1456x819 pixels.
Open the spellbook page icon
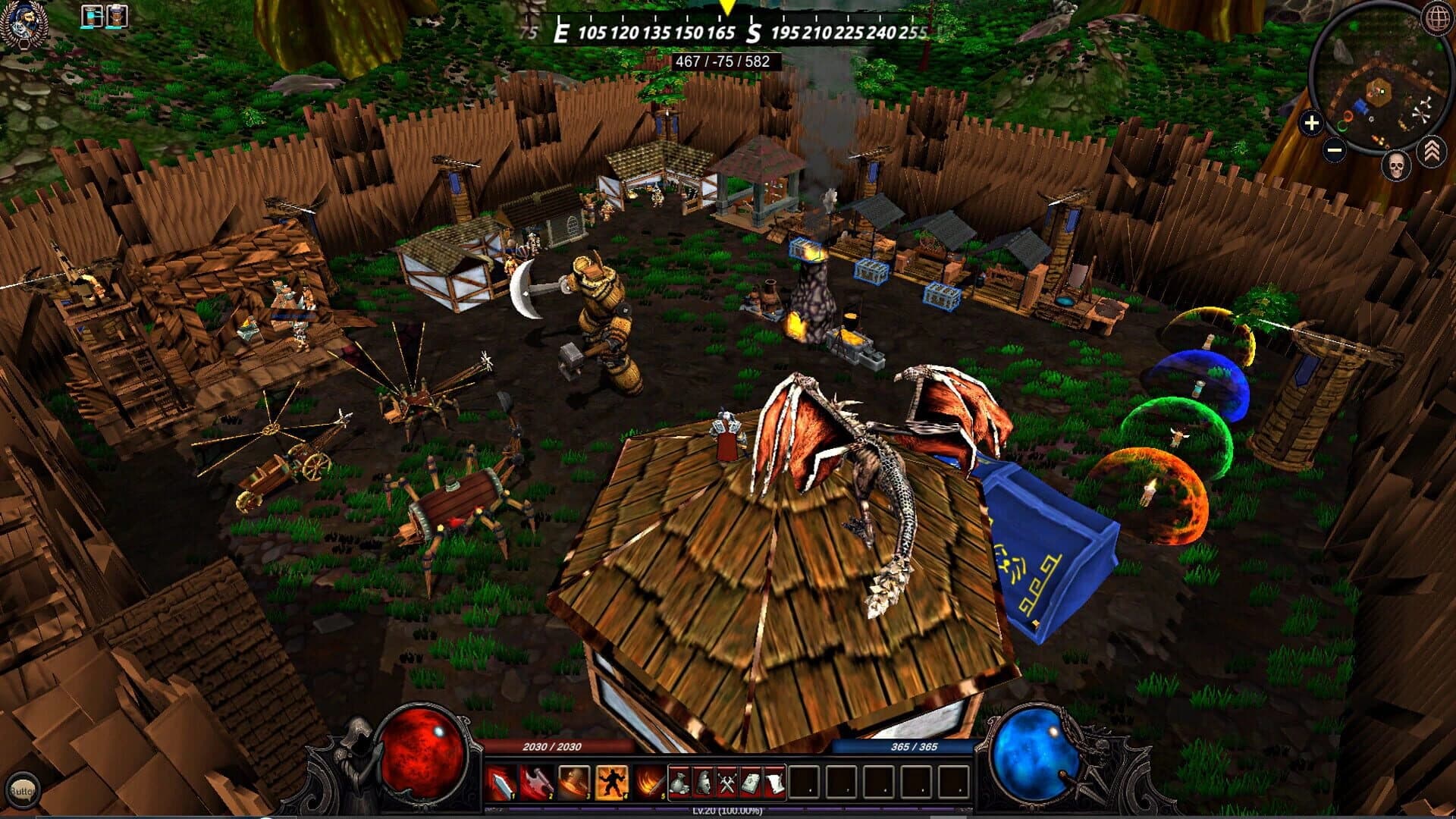(x=749, y=781)
